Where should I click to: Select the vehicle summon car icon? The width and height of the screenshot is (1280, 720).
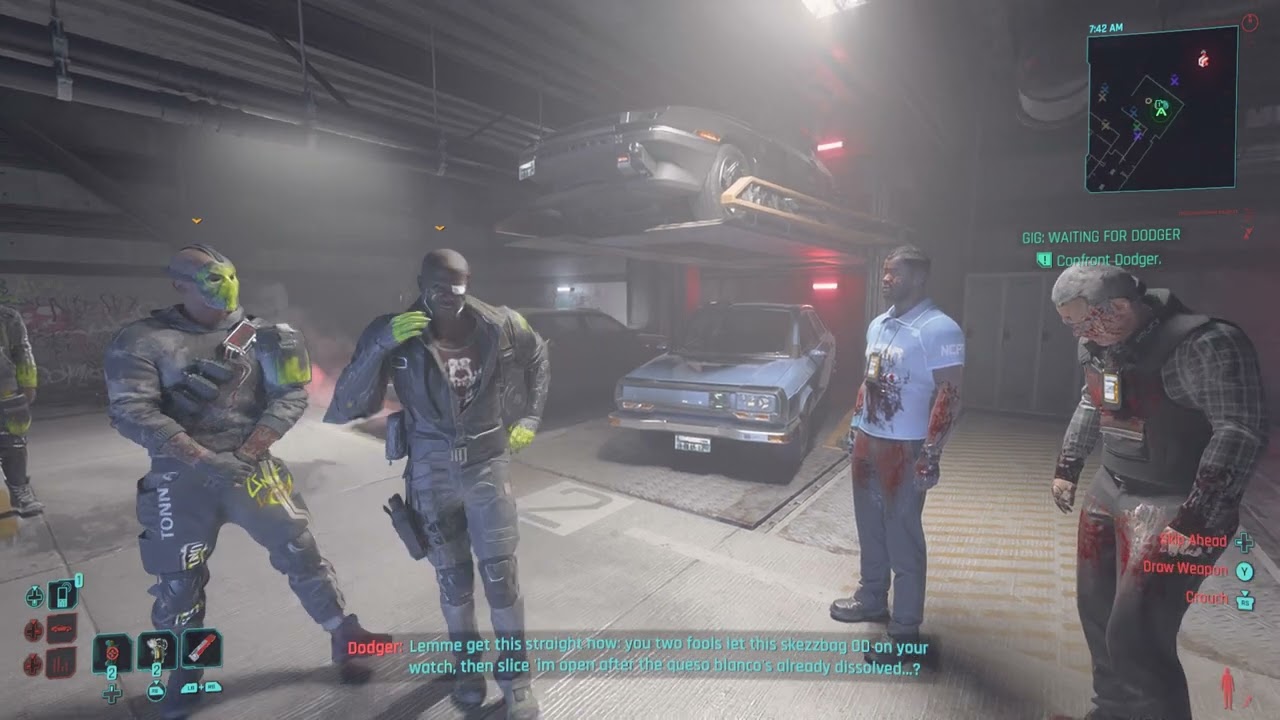click(60, 627)
